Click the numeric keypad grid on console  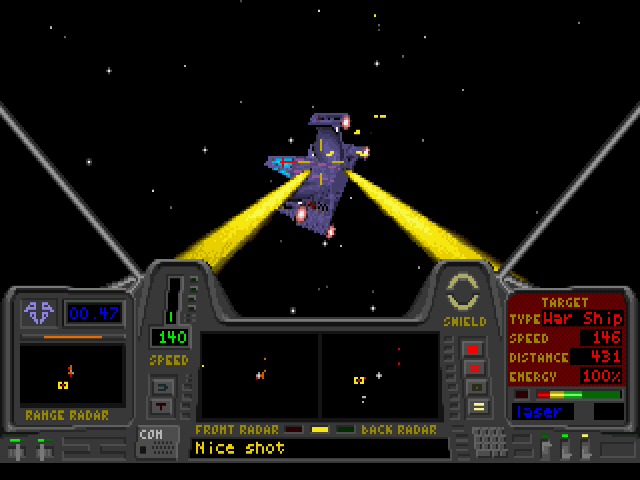pos(490,441)
